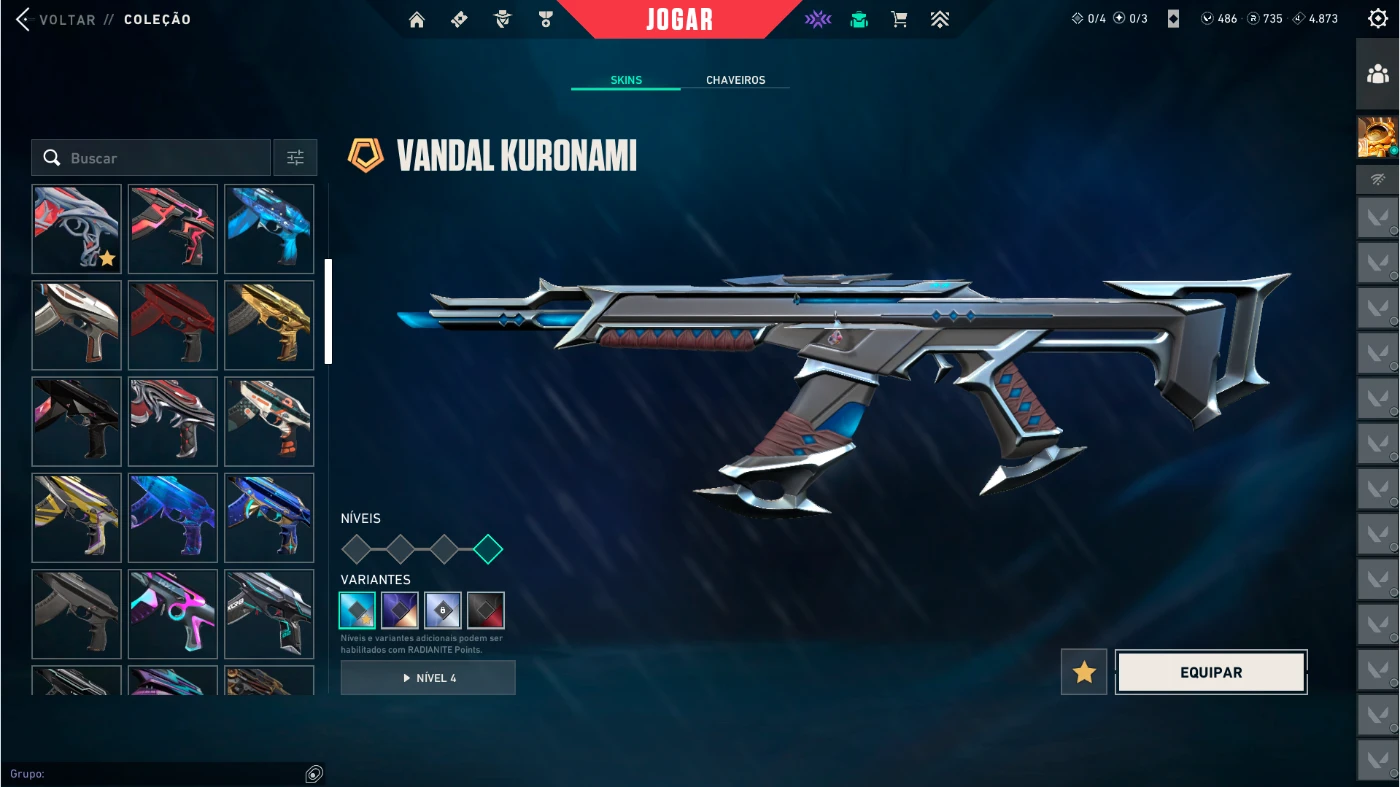Viewport: 1400px width, 787px height.
Task: Pick the purple and gold variant swatch
Action: pos(400,610)
